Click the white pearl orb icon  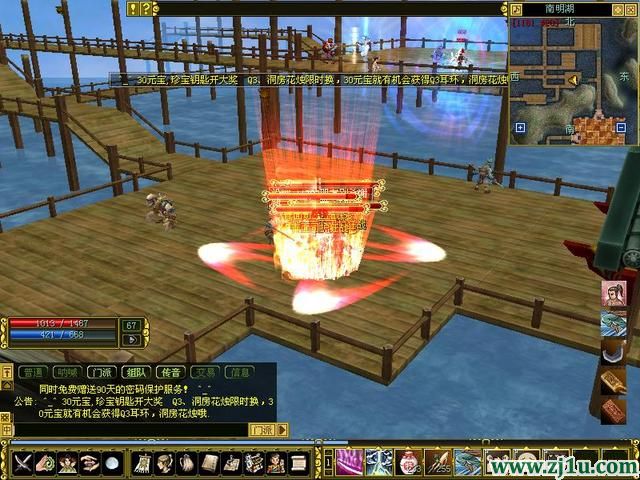point(112,464)
